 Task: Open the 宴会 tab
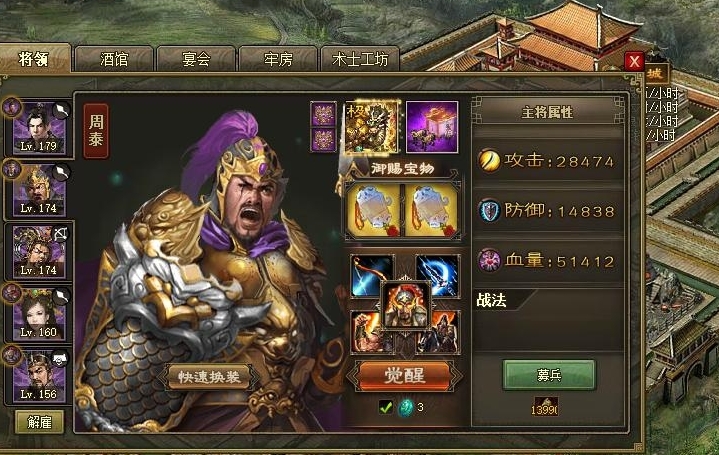[196, 58]
